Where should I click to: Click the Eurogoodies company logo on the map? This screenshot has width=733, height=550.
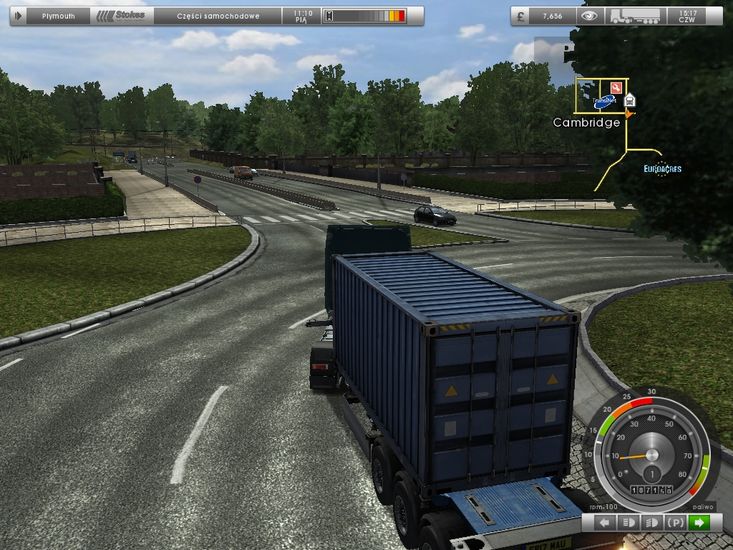coord(662,169)
